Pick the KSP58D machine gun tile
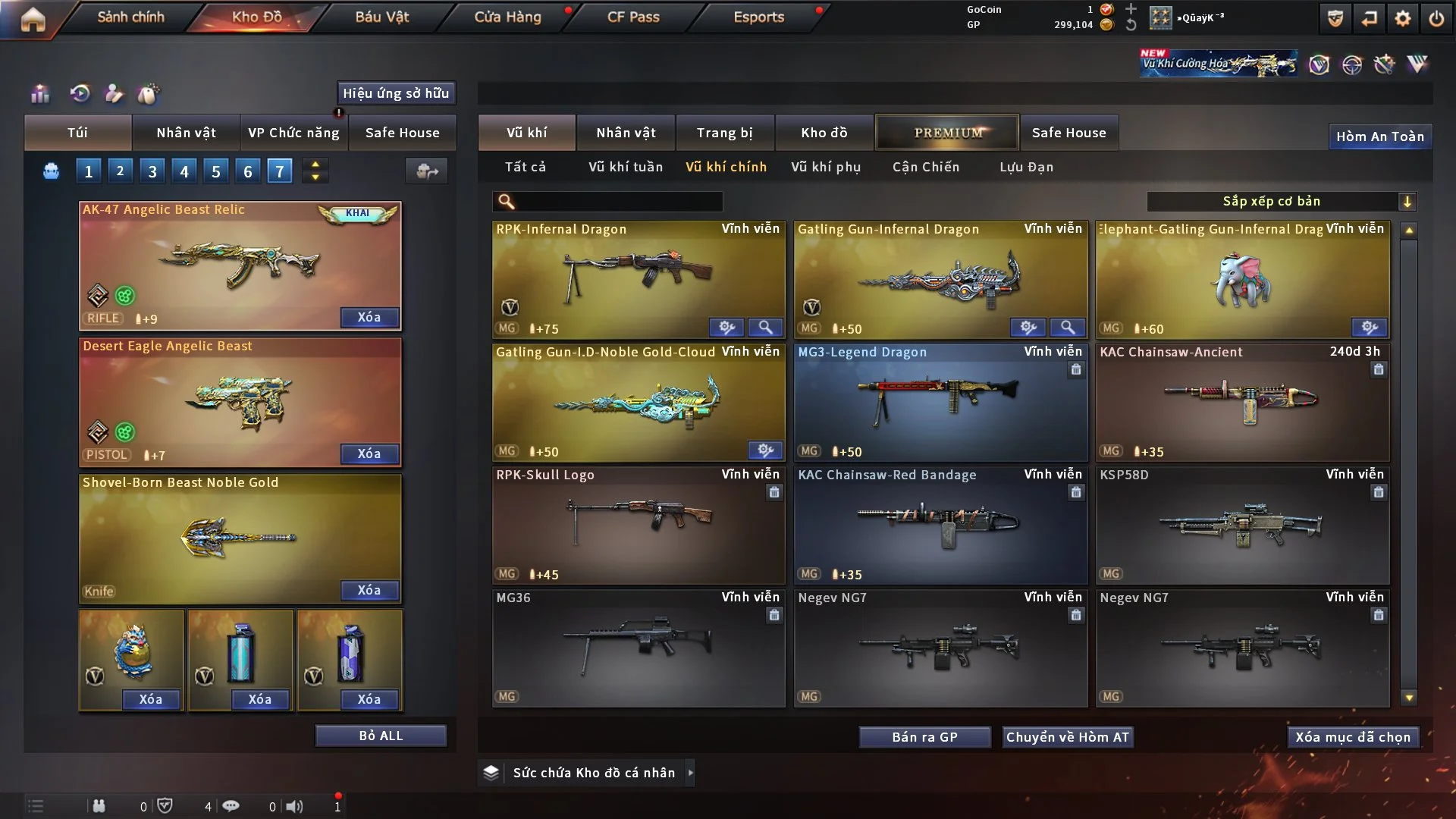The image size is (1456, 819). 1241,525
